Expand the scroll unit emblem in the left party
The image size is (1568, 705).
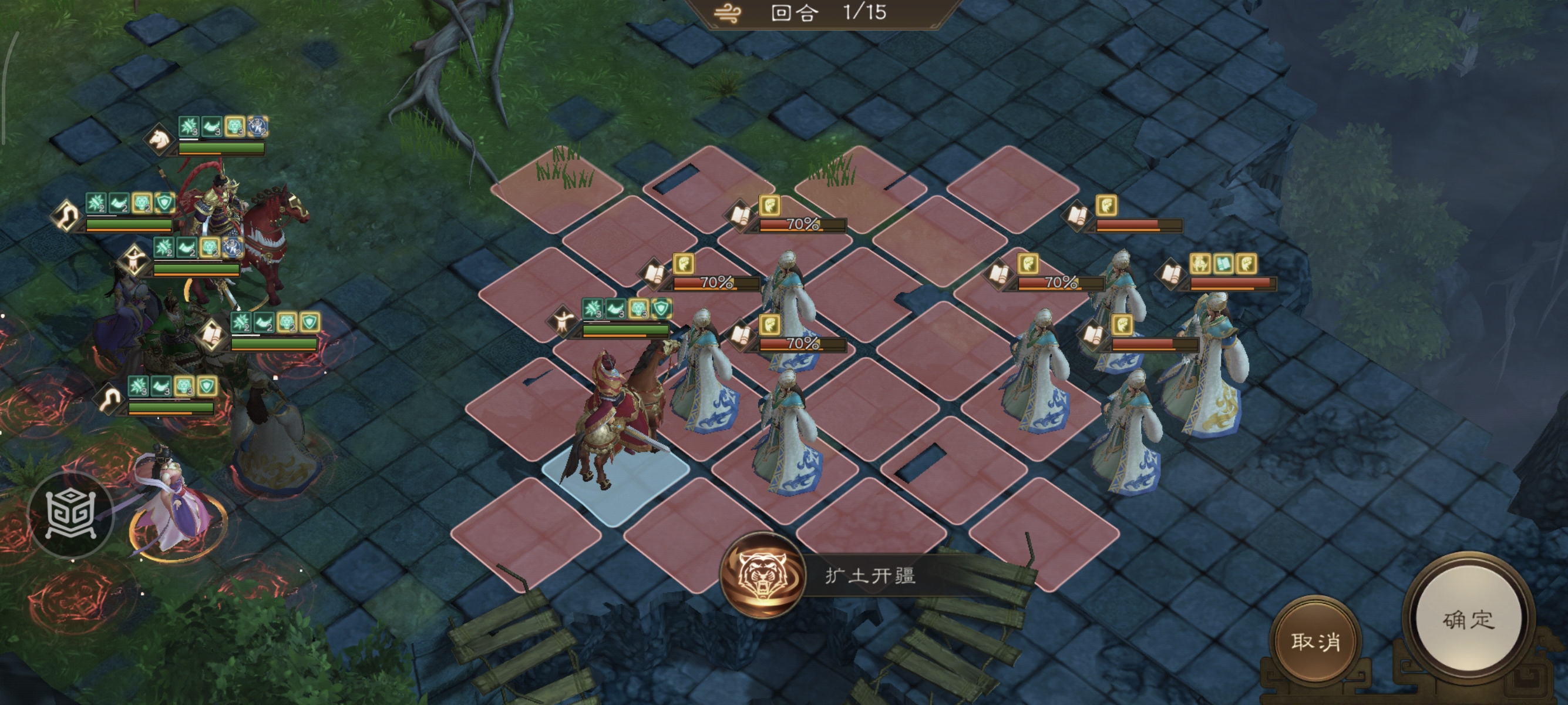point(213,335)
